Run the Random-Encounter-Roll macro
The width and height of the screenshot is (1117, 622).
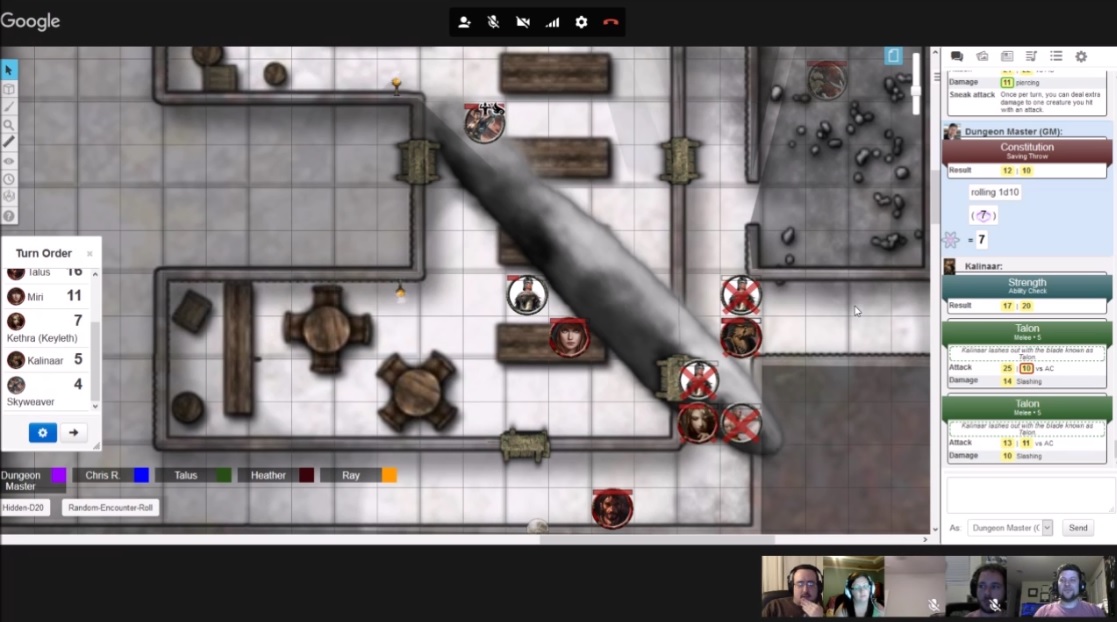[x=110, y=508]
